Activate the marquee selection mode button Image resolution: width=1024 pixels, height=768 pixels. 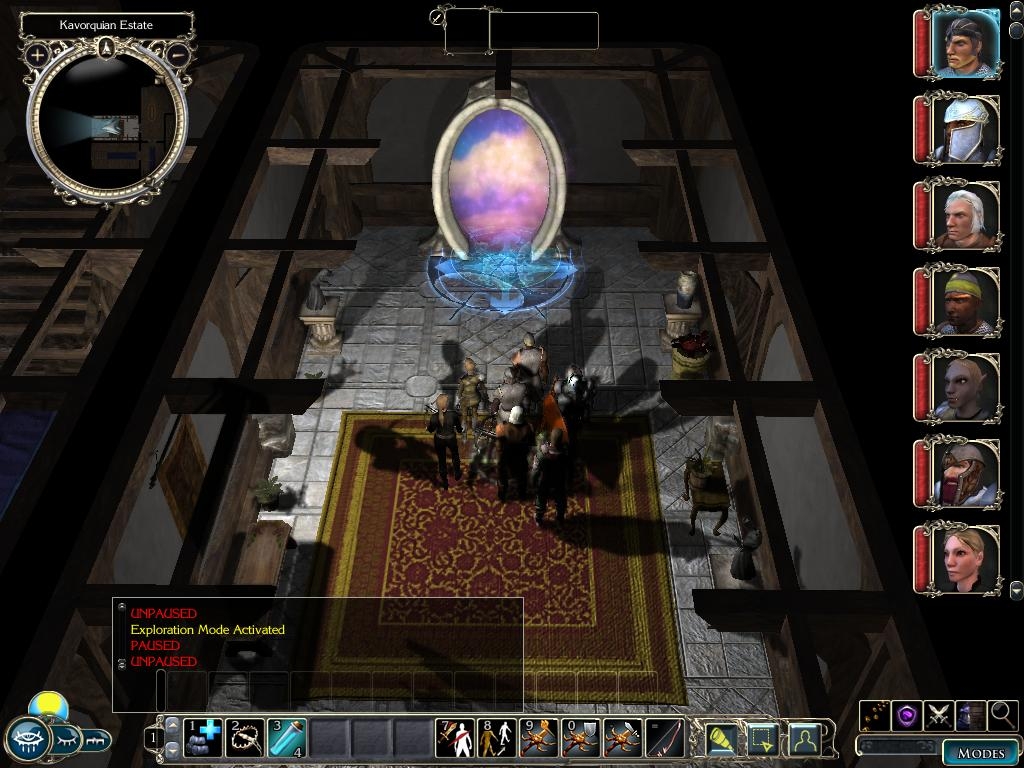(x=764, y=739)
